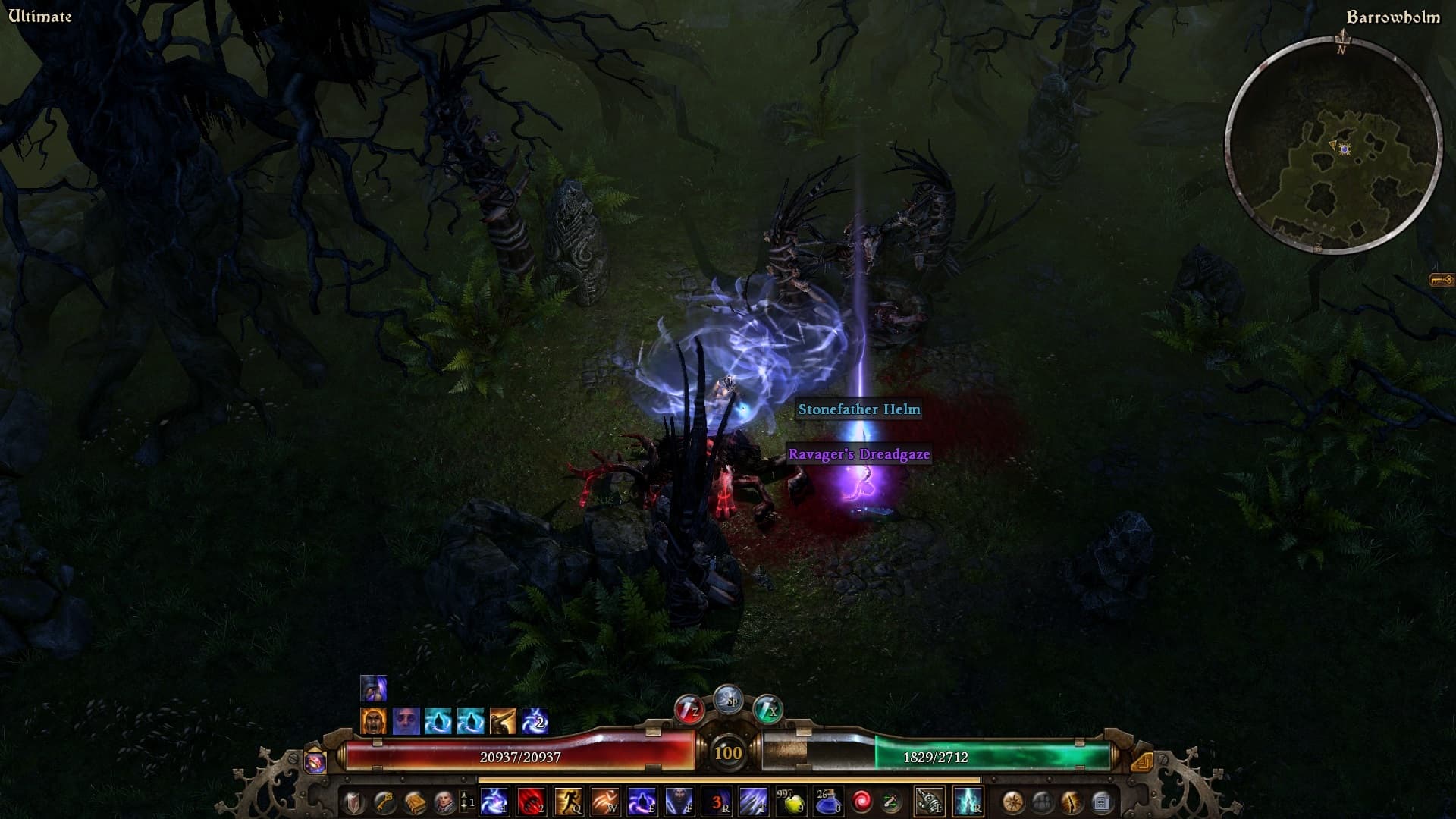The height and width of the screenshot is (819, 1456).
Task: Activate the blue swirling skill on slot 1
Action: (494, 801)
